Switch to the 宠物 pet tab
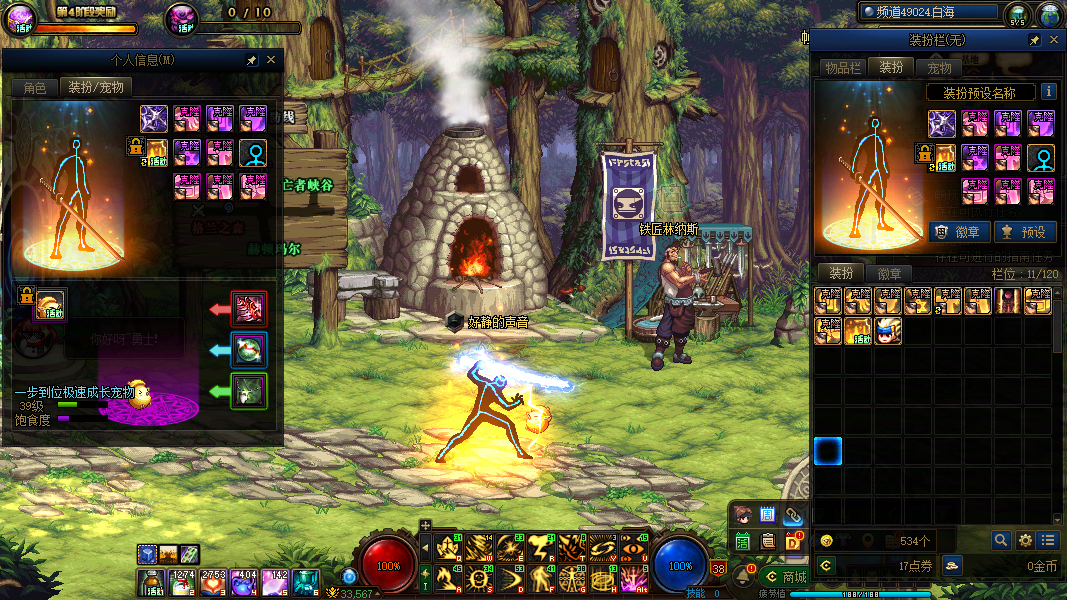The height and width of the screenshot is (600, 1067). pyautogui.click(x=940, y=68)
